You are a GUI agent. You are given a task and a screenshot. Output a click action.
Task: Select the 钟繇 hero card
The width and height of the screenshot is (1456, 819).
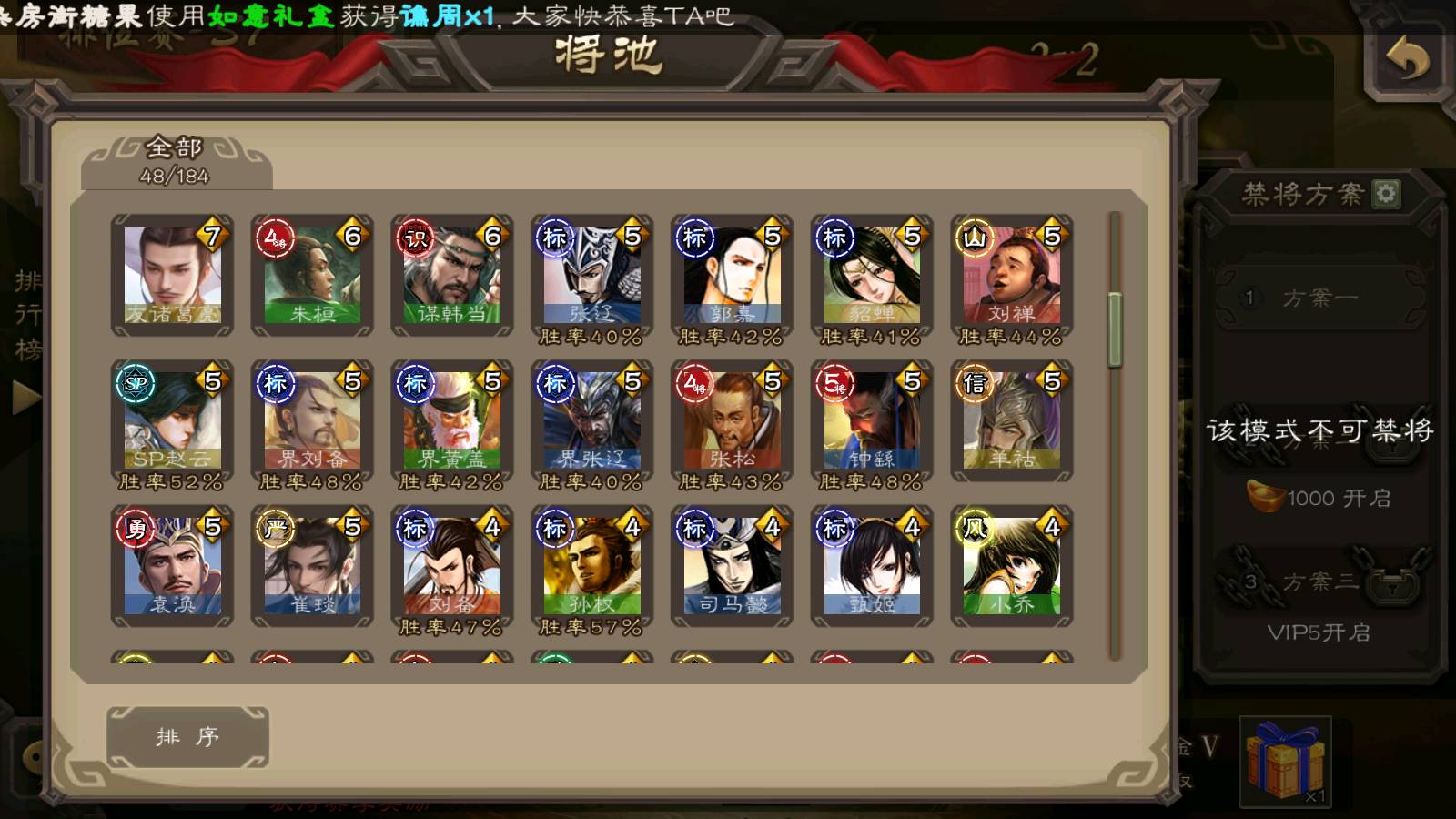coord(872,420)
